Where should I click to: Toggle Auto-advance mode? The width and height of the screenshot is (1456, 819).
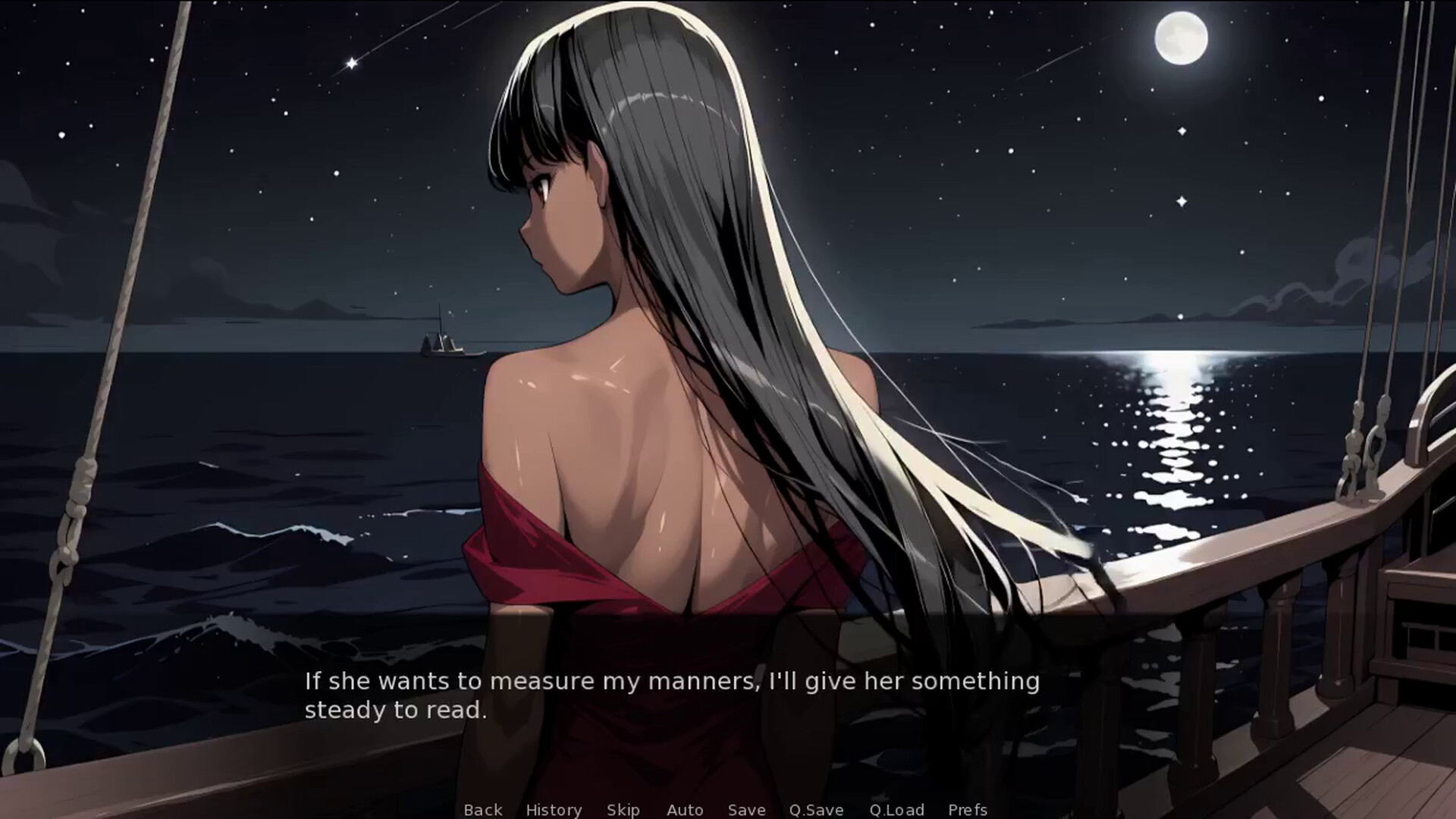click(x=685, y=810)
